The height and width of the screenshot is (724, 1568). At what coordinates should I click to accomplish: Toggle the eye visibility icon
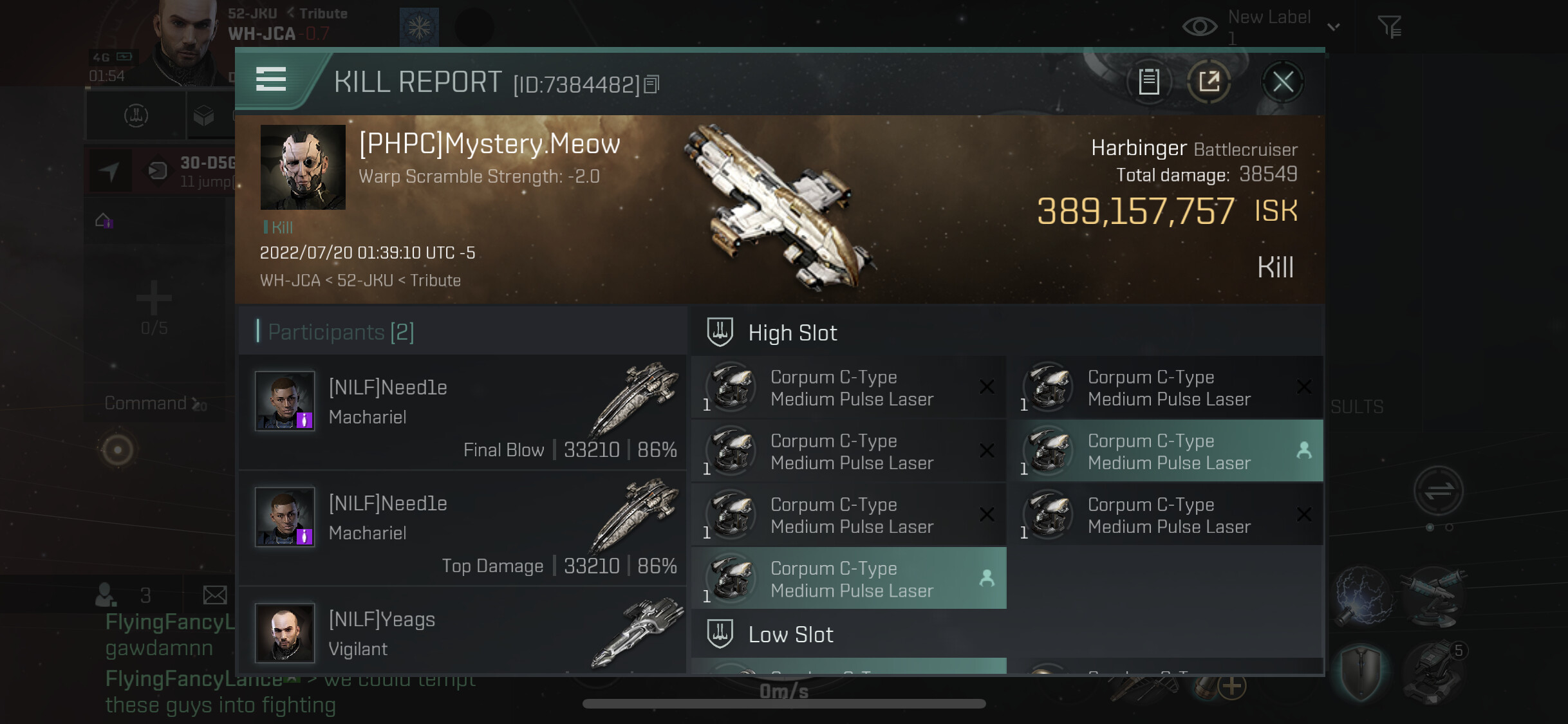[1199, 26]
